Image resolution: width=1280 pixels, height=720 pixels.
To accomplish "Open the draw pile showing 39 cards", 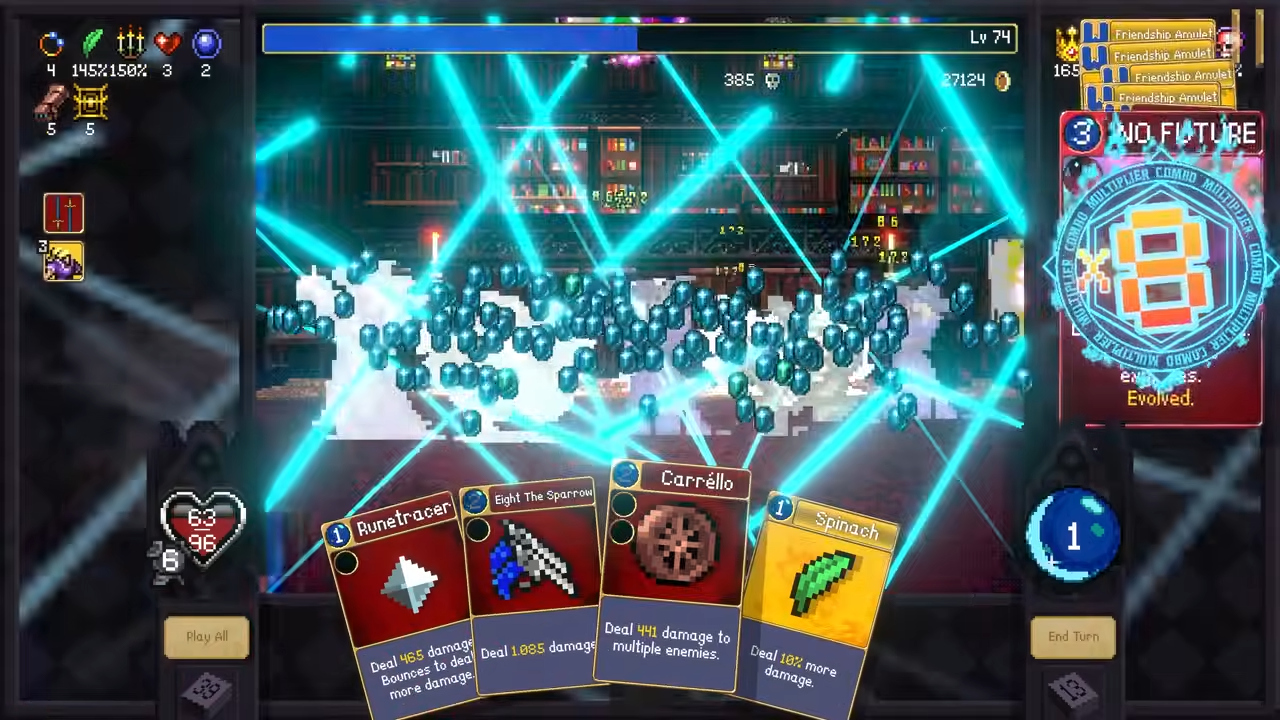I will (x=207, y=690).
